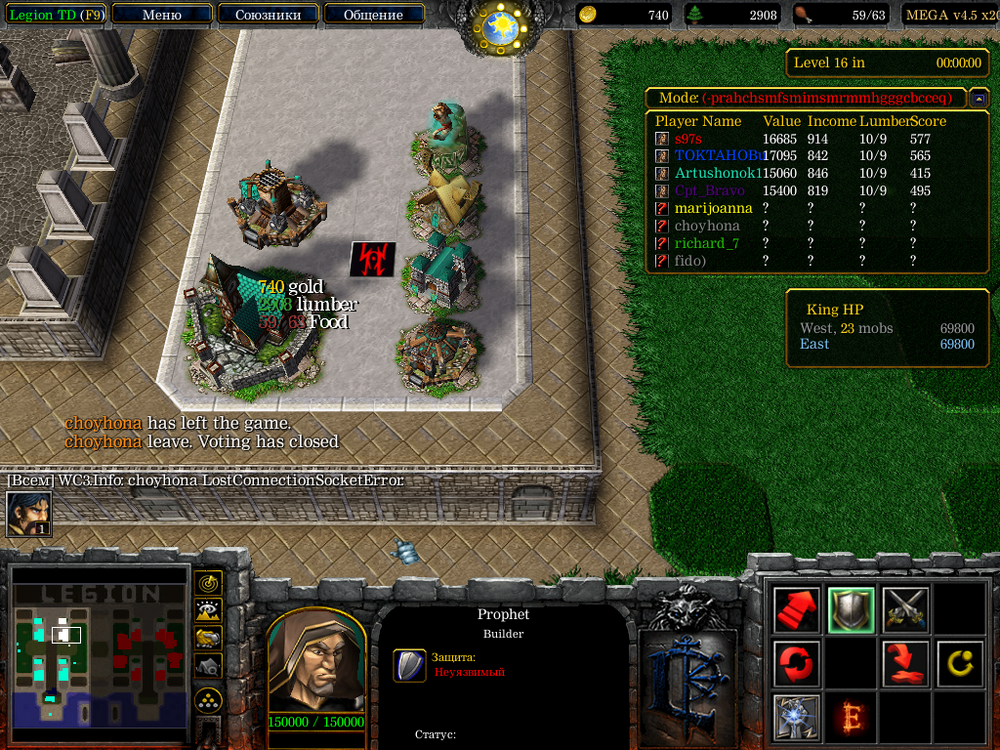The height and width of the screenshot is (750, 1000).
Task: Open the Общение chat log menu
Action: click(373, 15)
